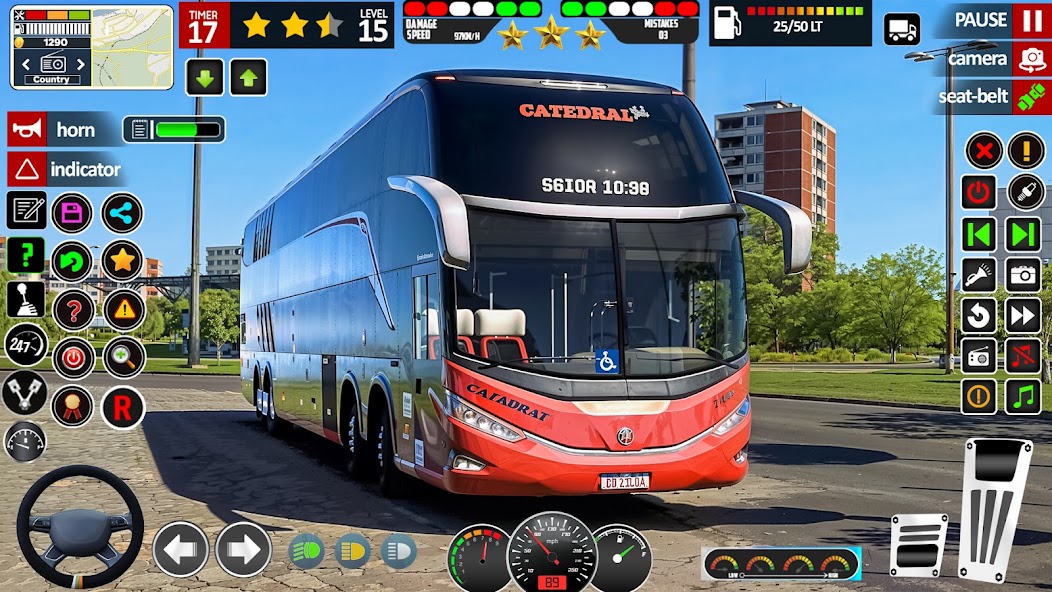Open the magnifying glass zoom icon
This screenshot has width=1052, height=592.
pyautogui.click(x=124, y=357)
